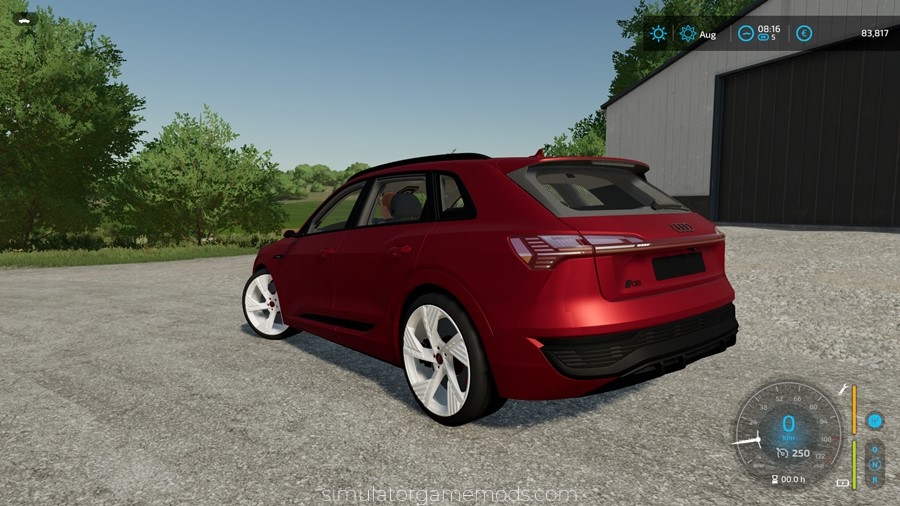Choose the reverse R gear indicator
The width and height of the screenshot is (900, 506).
[x=874, y=479]
